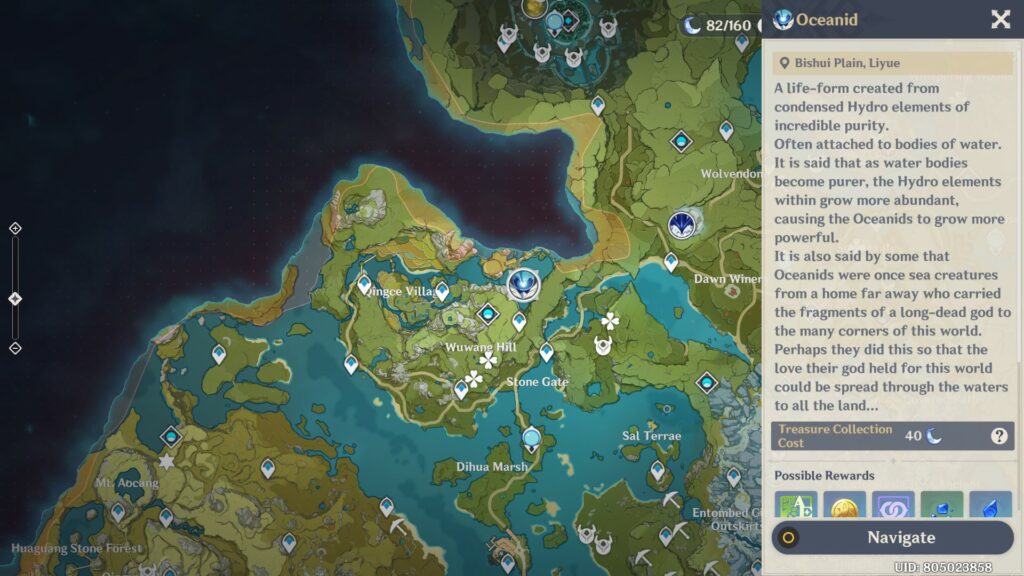Select the star marker near Mt. Aocang
The width and height of the screenshot is (1024, 576).
point(166,462)
